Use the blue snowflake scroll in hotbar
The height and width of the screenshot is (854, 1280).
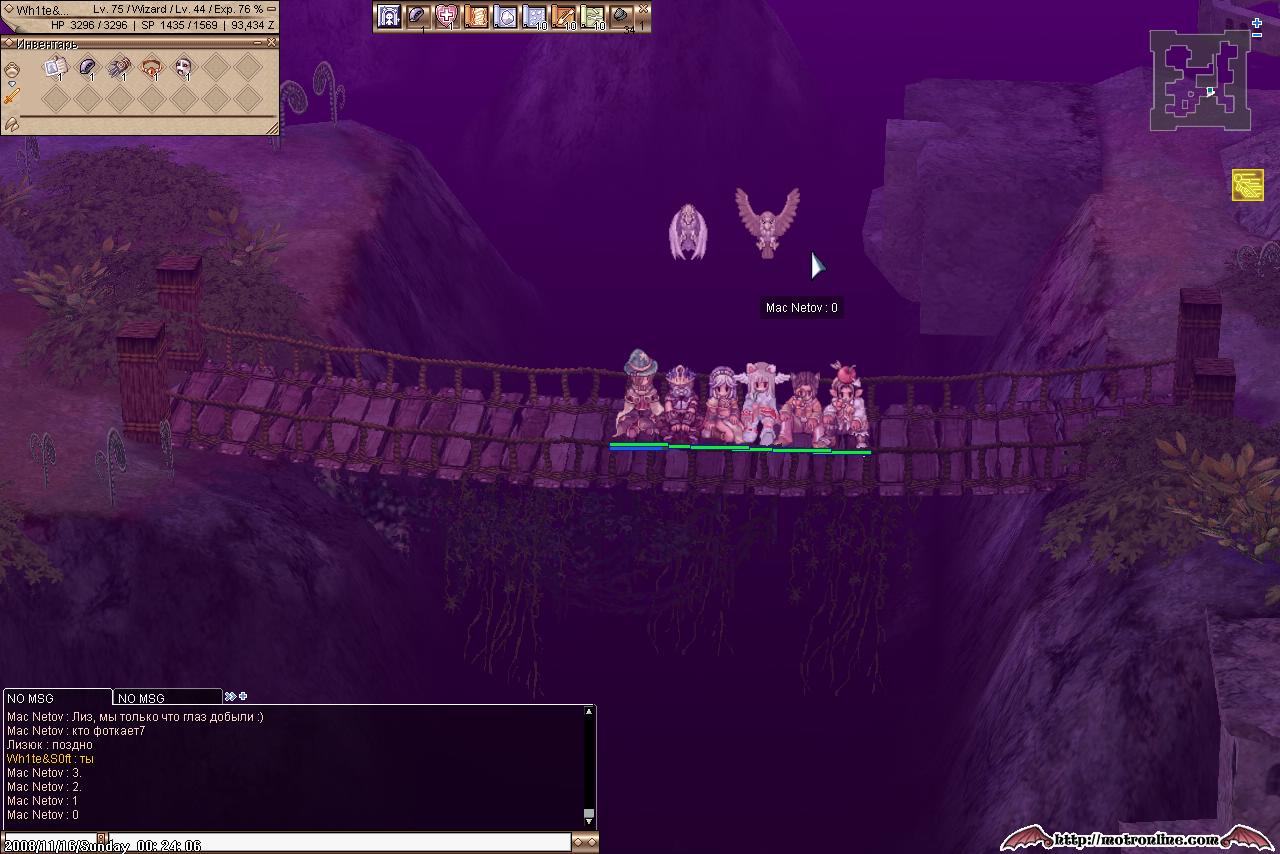pos(535,16)
